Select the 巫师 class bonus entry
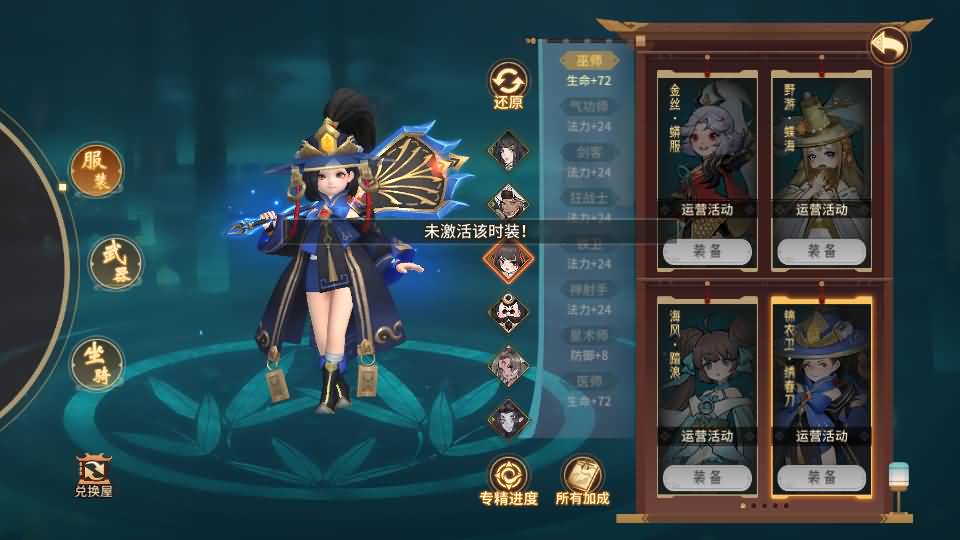Image resolution: width=960 pixels, height=540 pixels. click(x=586, y=62)
